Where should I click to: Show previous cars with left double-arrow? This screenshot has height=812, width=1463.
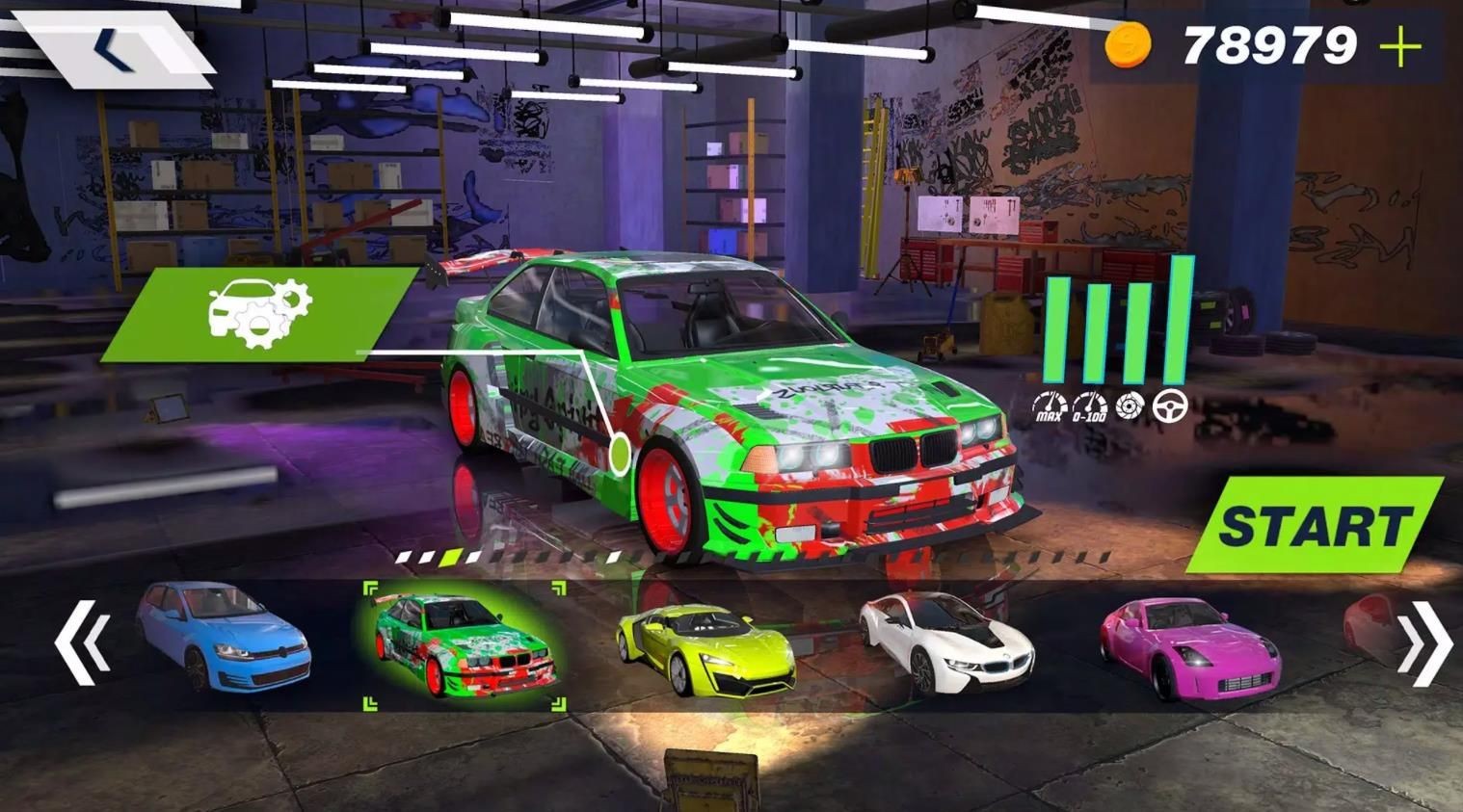81,642
